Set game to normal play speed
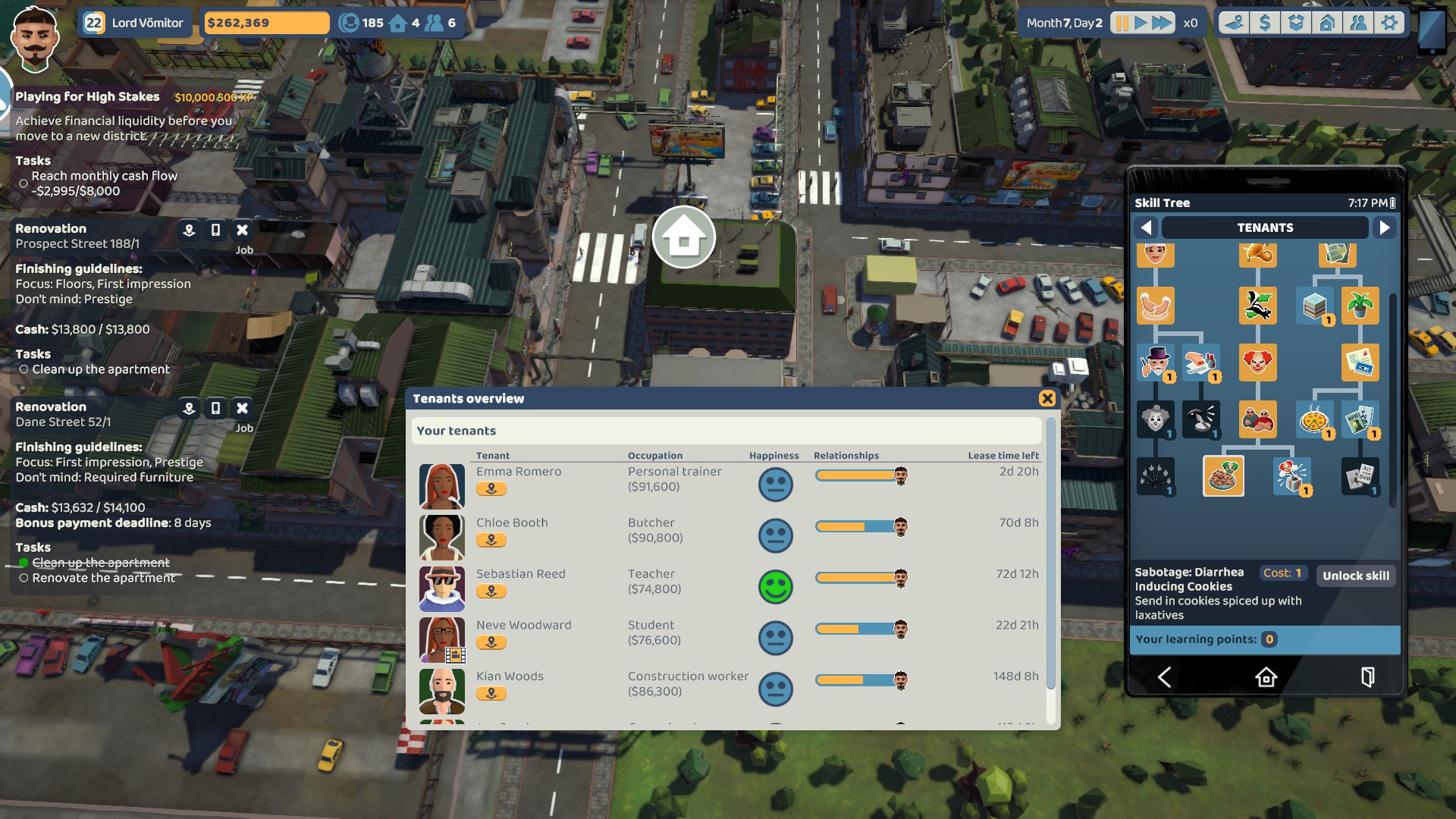 pyautogui.click(x=1141, y=23)
